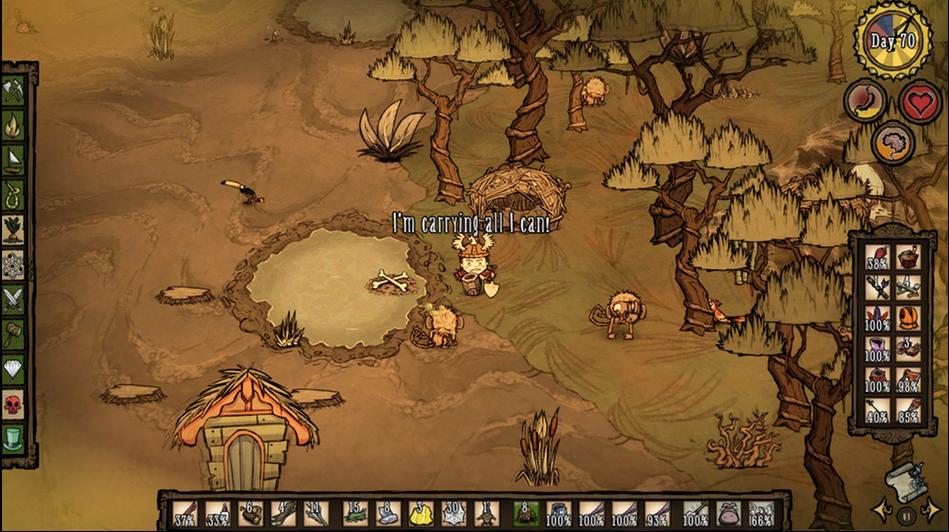Open the Magic tab with red skull

pyautogui.click(x=13, y=404)
